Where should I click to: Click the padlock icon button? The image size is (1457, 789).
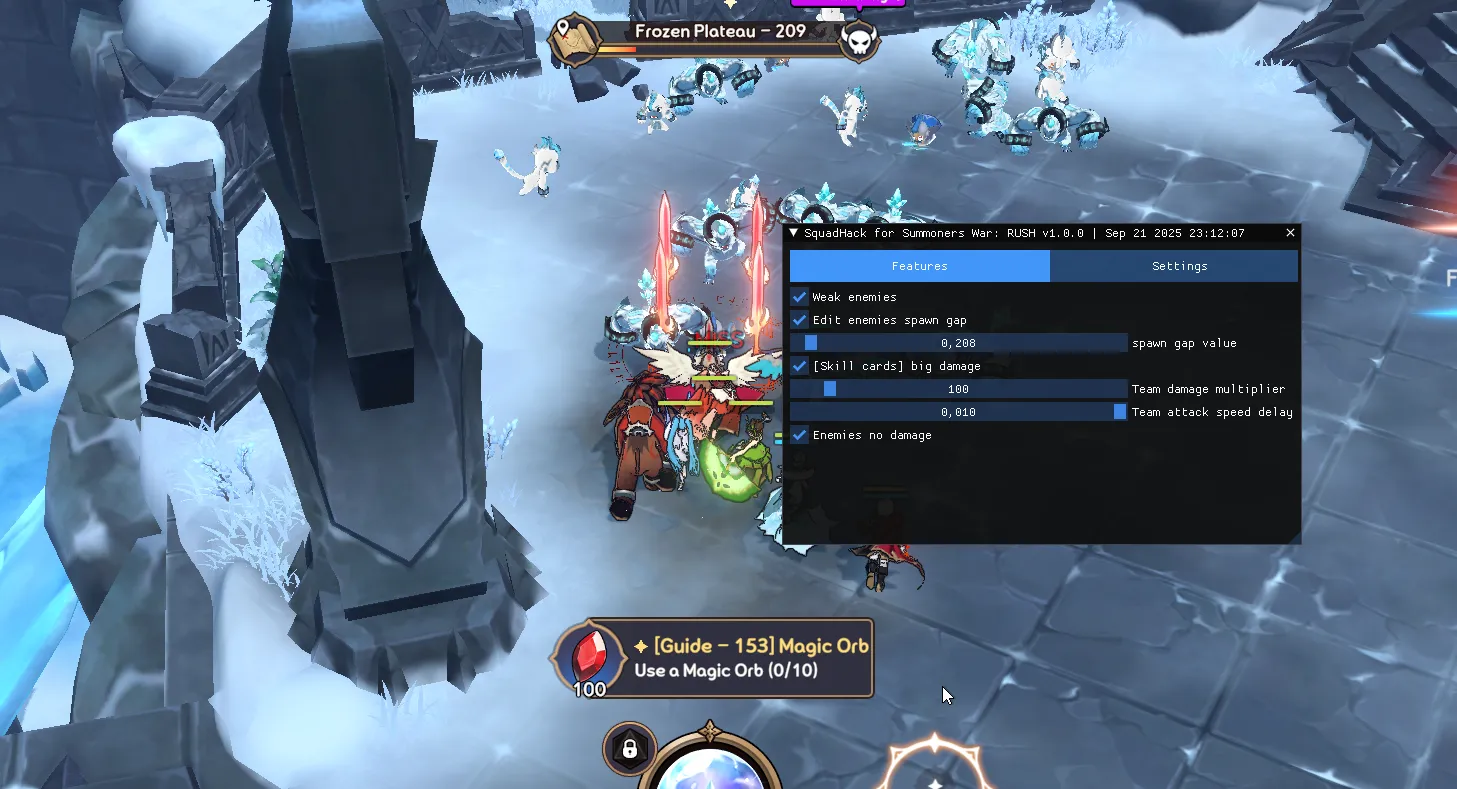click(x=630, y=749)
